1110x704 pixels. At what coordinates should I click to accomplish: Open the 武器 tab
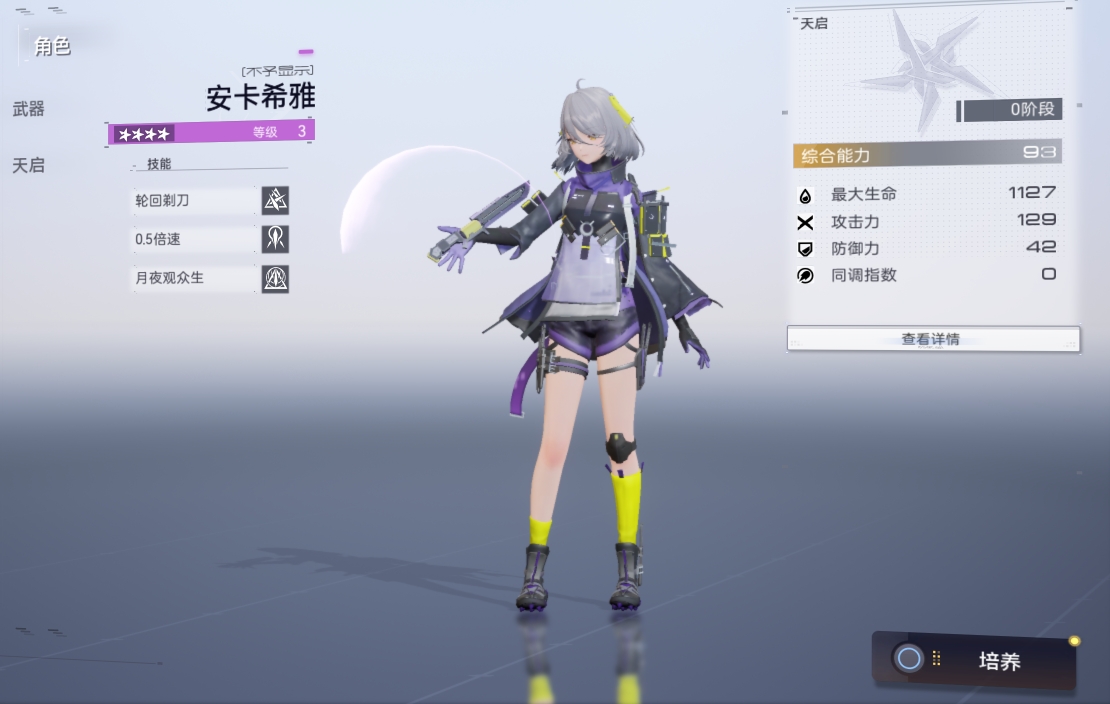click(29, 109)
